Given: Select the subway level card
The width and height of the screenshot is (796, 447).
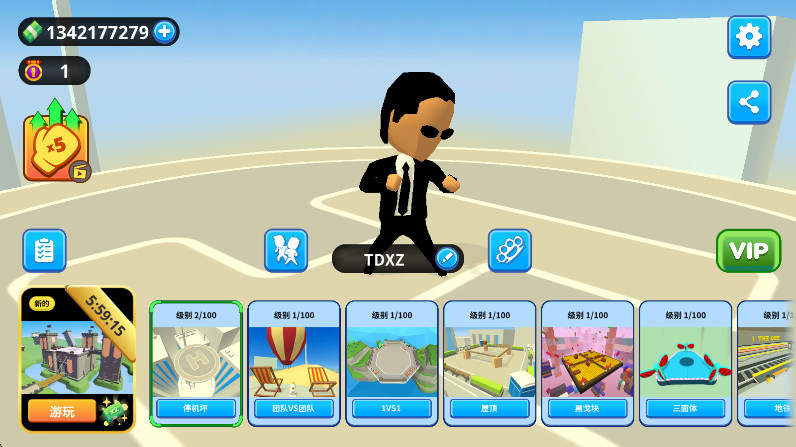Looking at the screenshot, I should pos(768,363).
